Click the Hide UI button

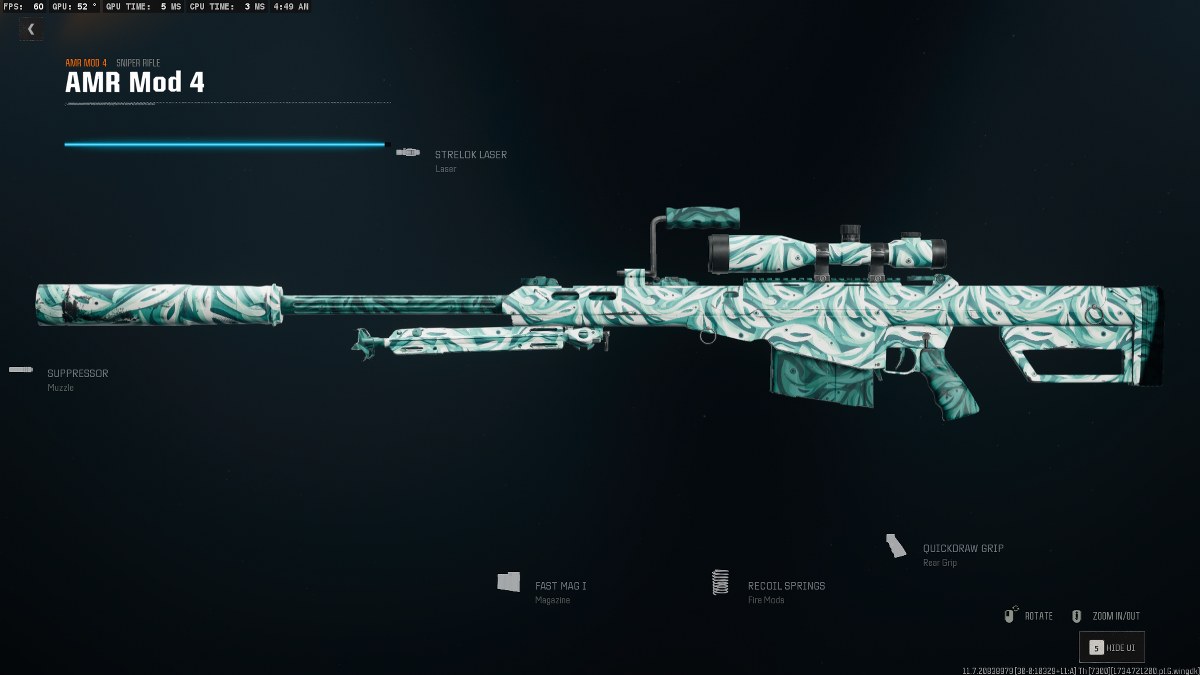1112,648
